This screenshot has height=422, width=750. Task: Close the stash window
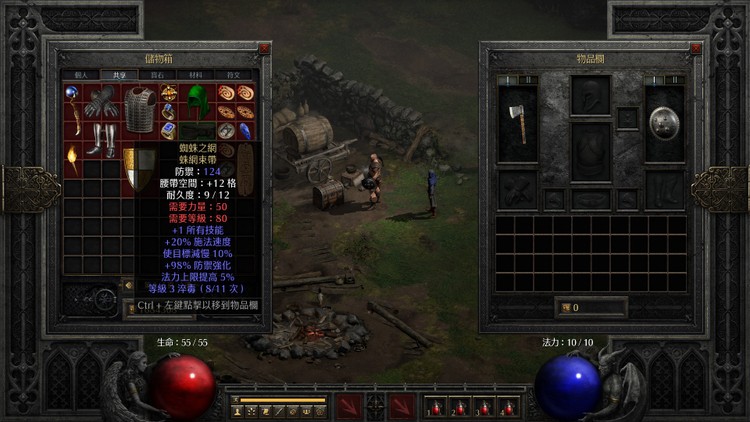point(263,48)
